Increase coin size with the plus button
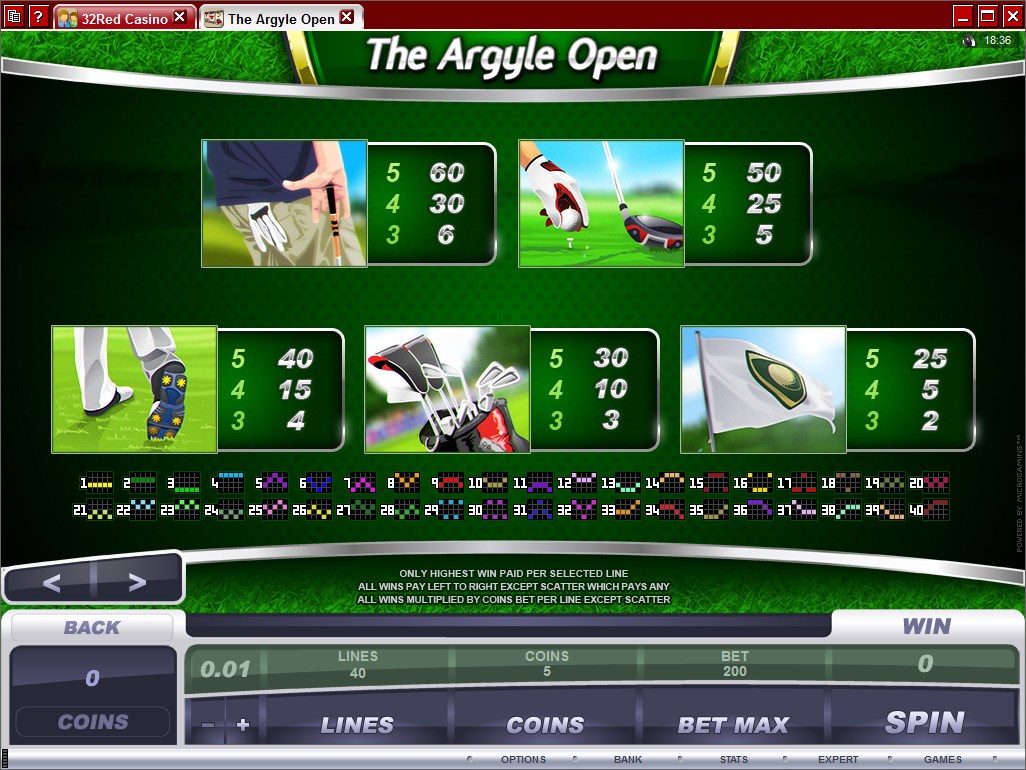1026x770 pixels. (242, 724)
